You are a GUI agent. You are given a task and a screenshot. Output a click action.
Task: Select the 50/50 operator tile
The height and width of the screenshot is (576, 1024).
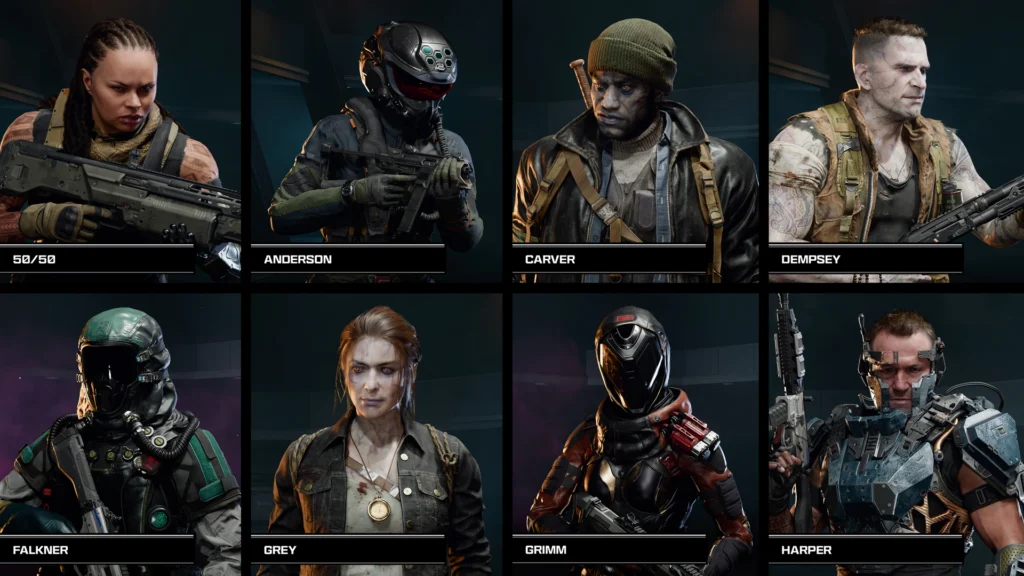tap(120, 140)
